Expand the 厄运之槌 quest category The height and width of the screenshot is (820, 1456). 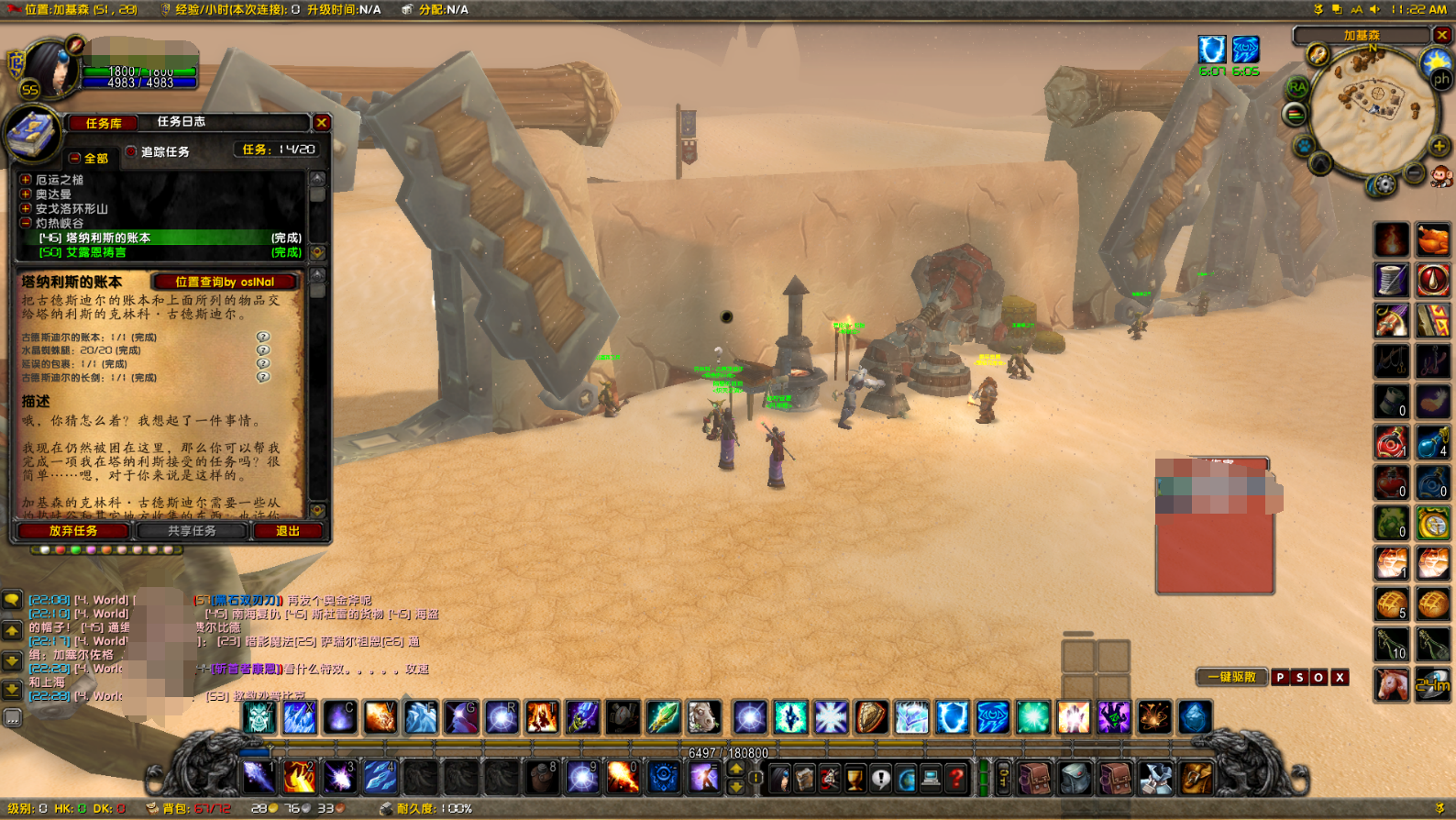point(26,180)
